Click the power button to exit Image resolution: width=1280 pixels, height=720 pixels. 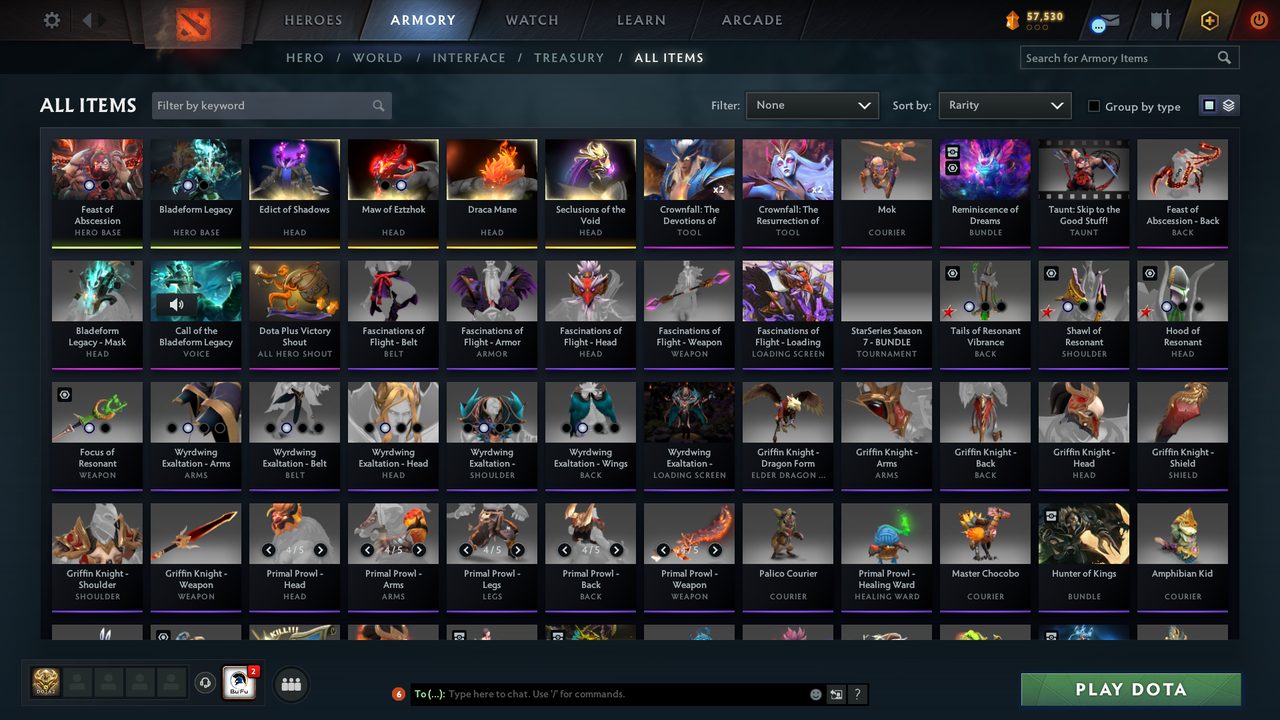1259,19
